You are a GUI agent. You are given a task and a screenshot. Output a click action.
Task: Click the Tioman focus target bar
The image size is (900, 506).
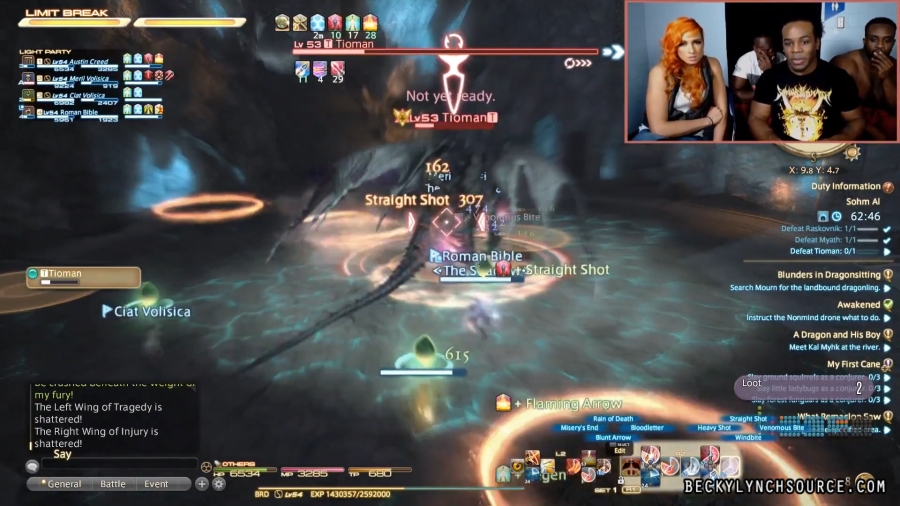(x=83, y=276)
